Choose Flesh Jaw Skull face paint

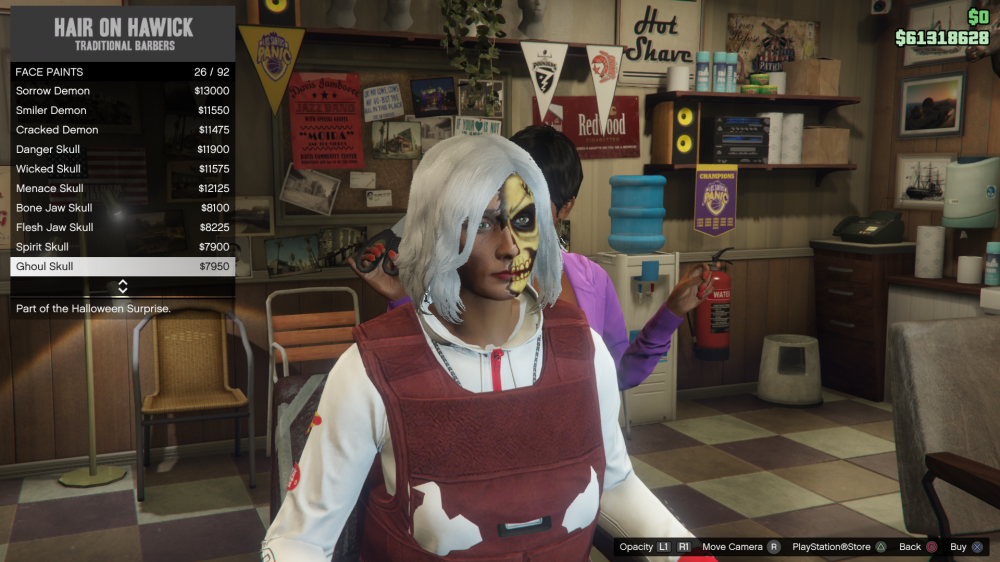point(122,227)
